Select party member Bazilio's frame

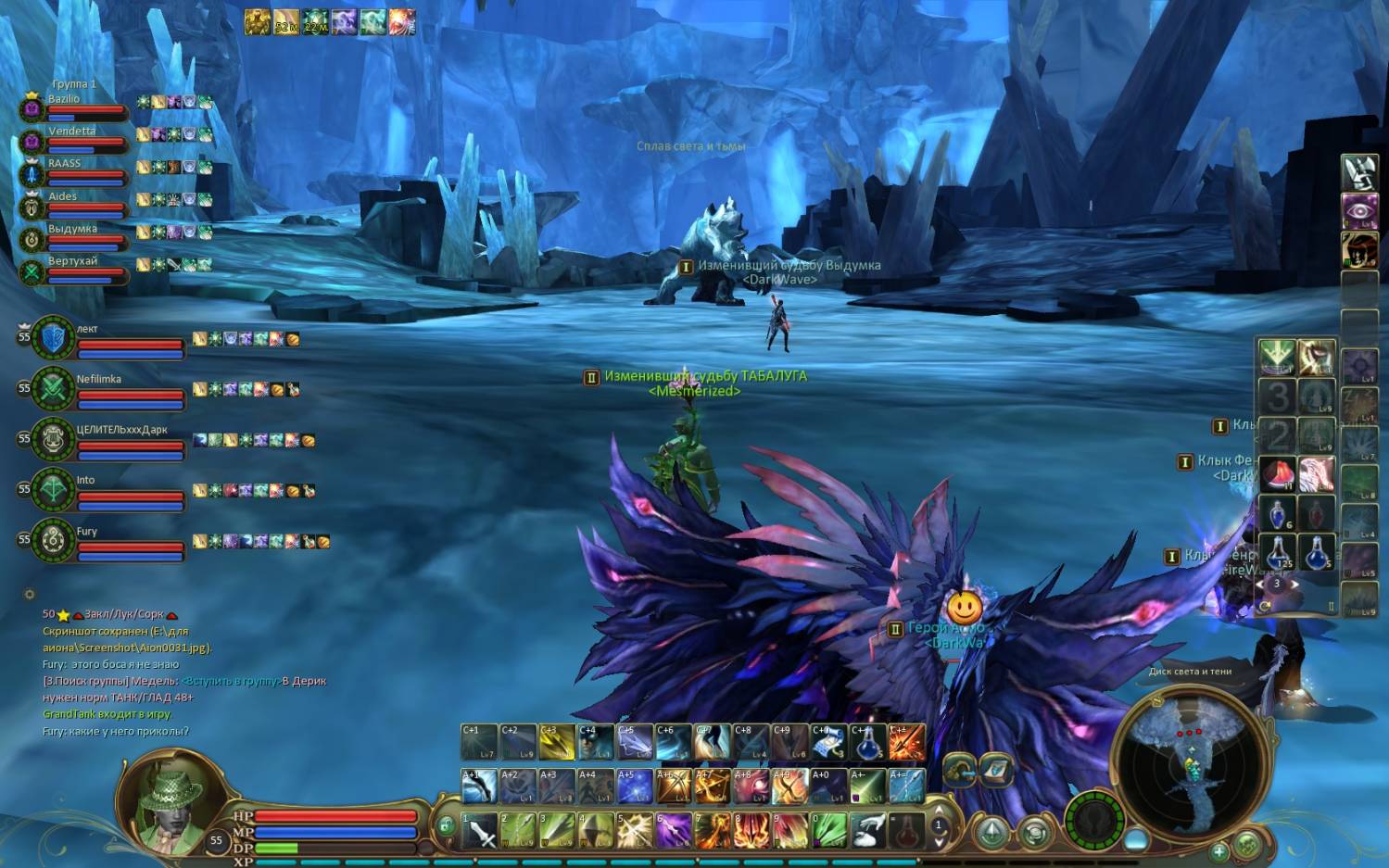74,107
